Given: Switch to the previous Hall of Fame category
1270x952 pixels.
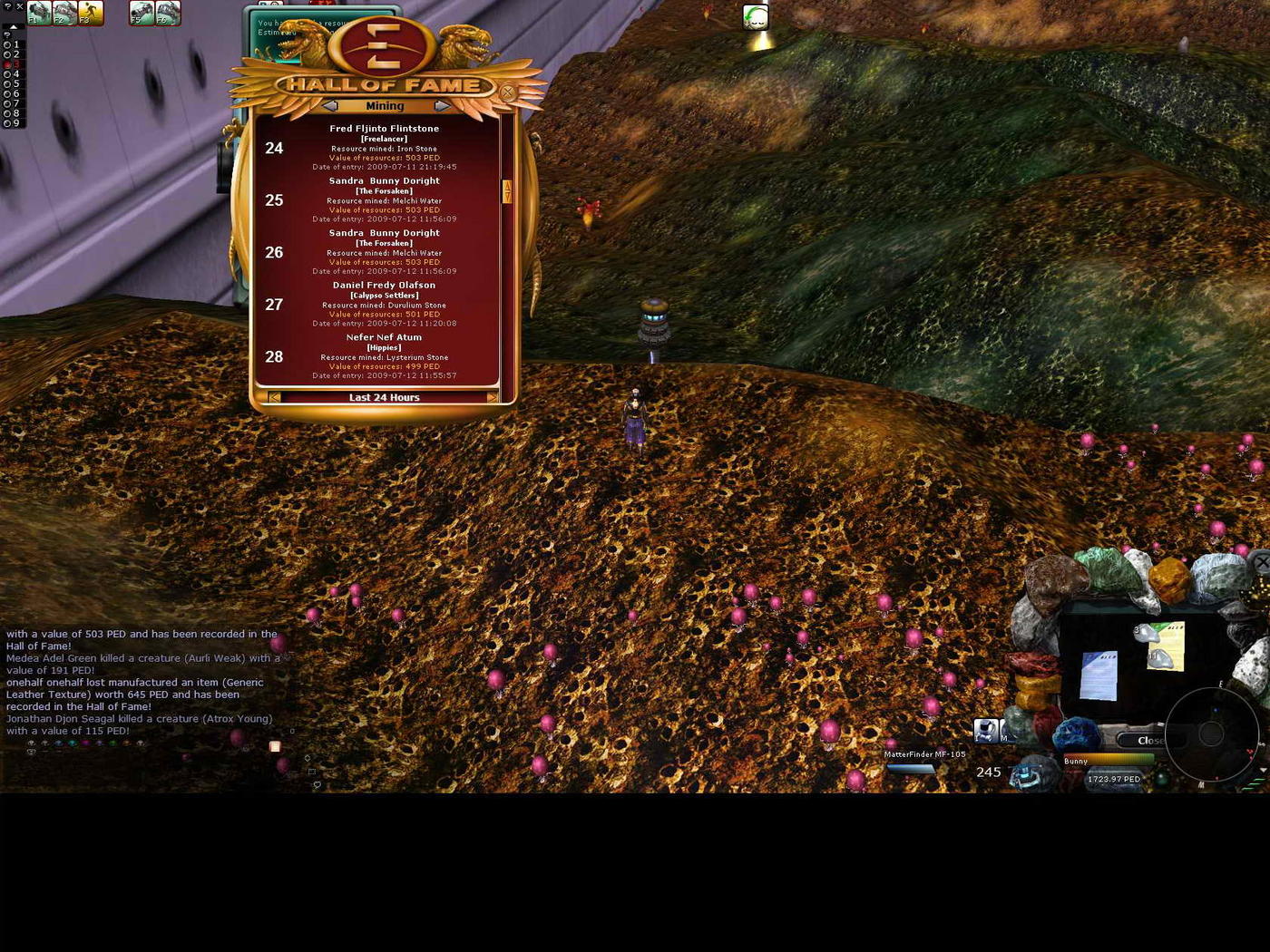Looking at the screenshot, I should (330, 106).
